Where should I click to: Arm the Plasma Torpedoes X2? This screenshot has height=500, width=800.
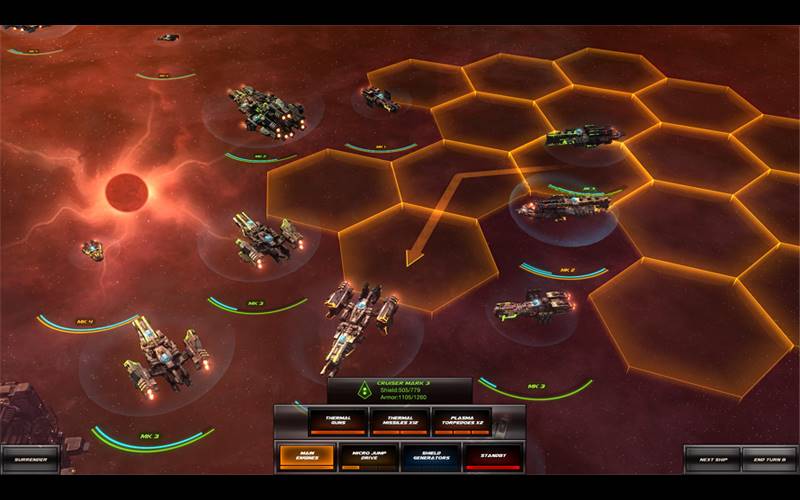(461, 422)
